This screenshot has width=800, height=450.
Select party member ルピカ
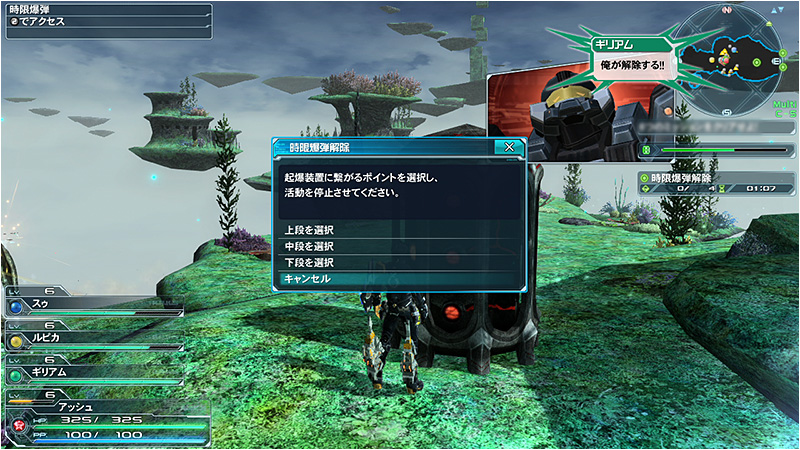point(95,337)
